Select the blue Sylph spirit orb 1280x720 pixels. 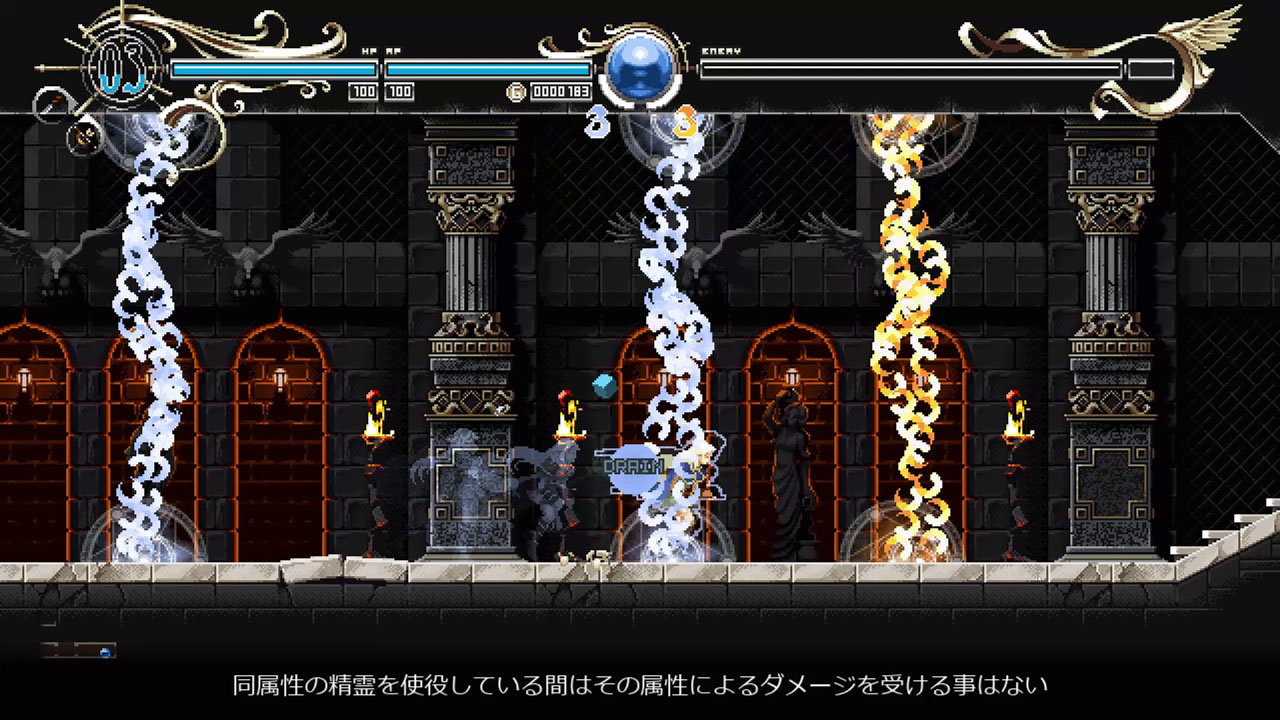pyautogui.click(x=638, y=68)
